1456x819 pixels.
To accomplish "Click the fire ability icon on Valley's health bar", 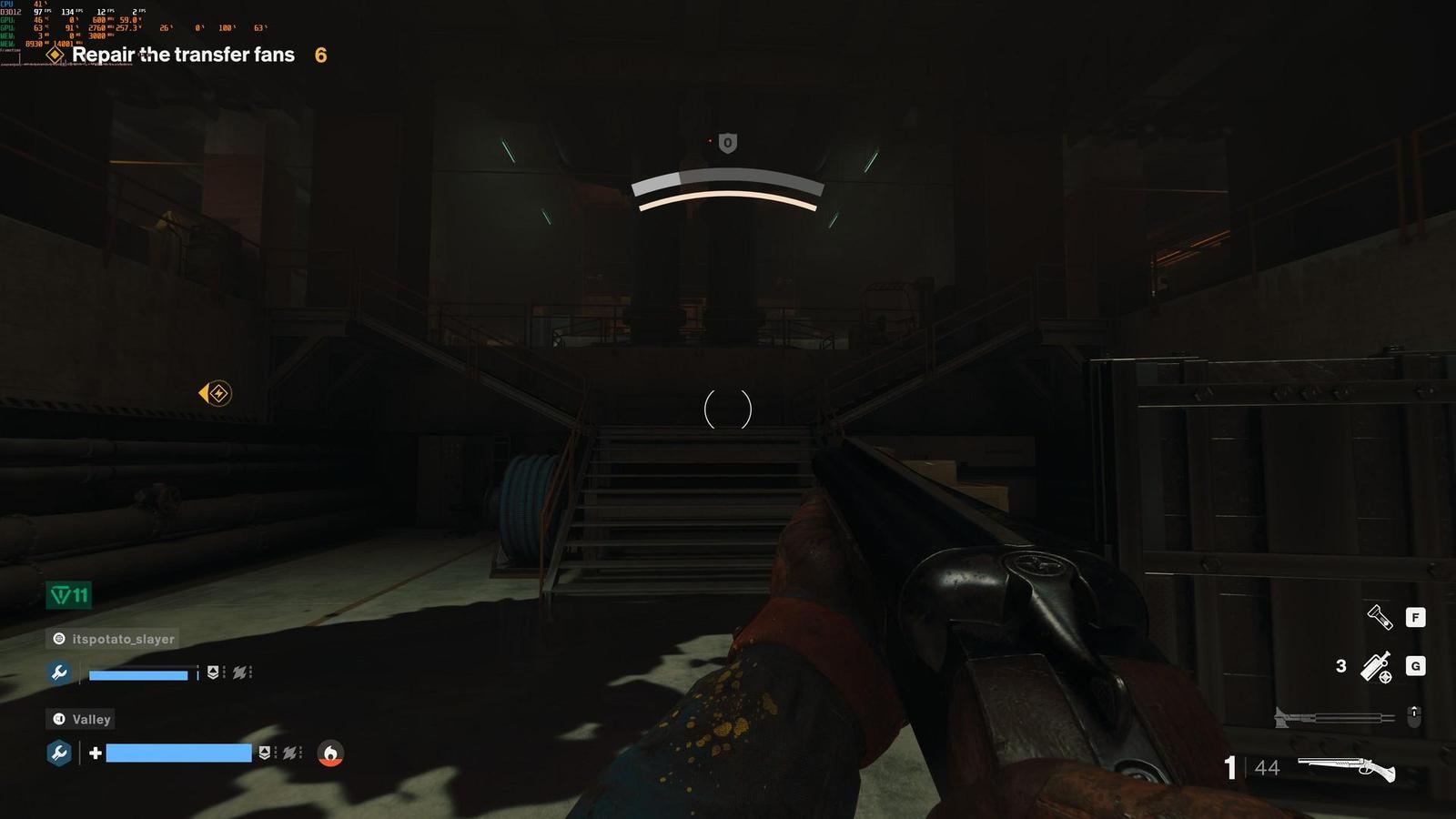I will [330, 753].
